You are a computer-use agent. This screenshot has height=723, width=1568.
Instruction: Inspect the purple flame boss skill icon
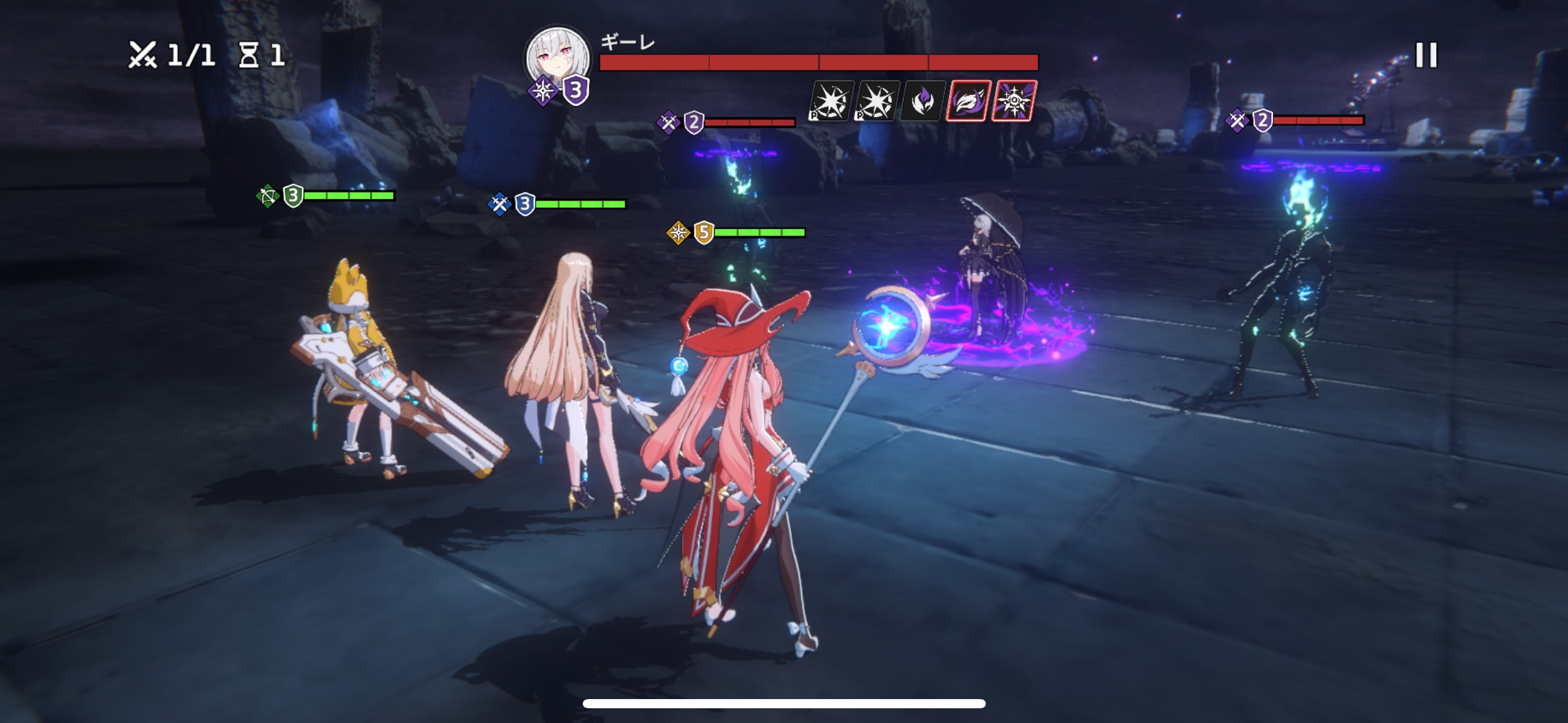(921, 101)
